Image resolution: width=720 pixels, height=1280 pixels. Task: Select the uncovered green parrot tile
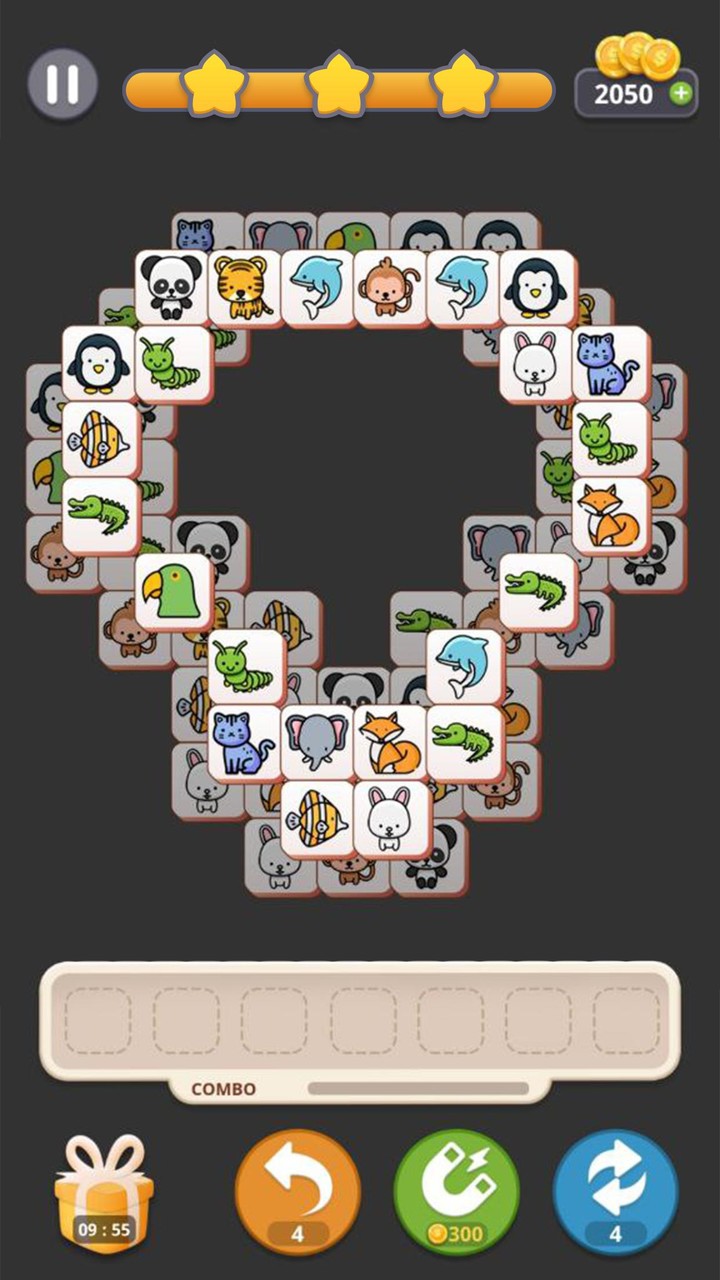tap(172, 591)
